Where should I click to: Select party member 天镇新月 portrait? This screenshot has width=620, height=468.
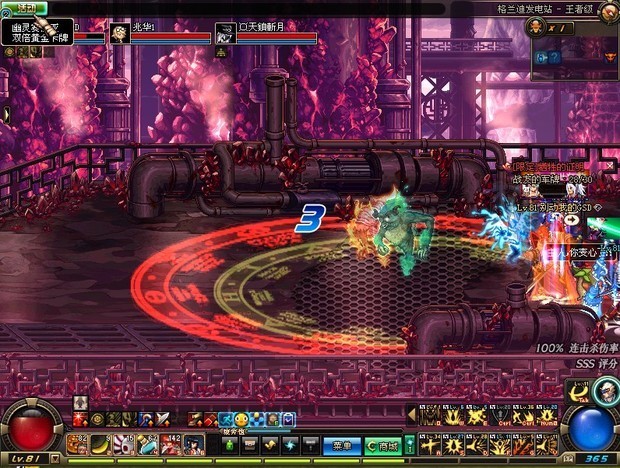pos(224,34)
